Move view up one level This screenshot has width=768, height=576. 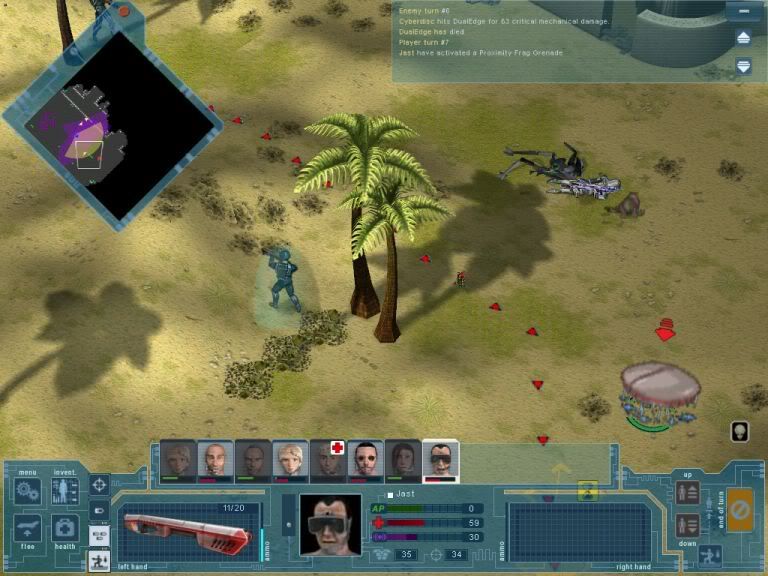coord(687,493)
